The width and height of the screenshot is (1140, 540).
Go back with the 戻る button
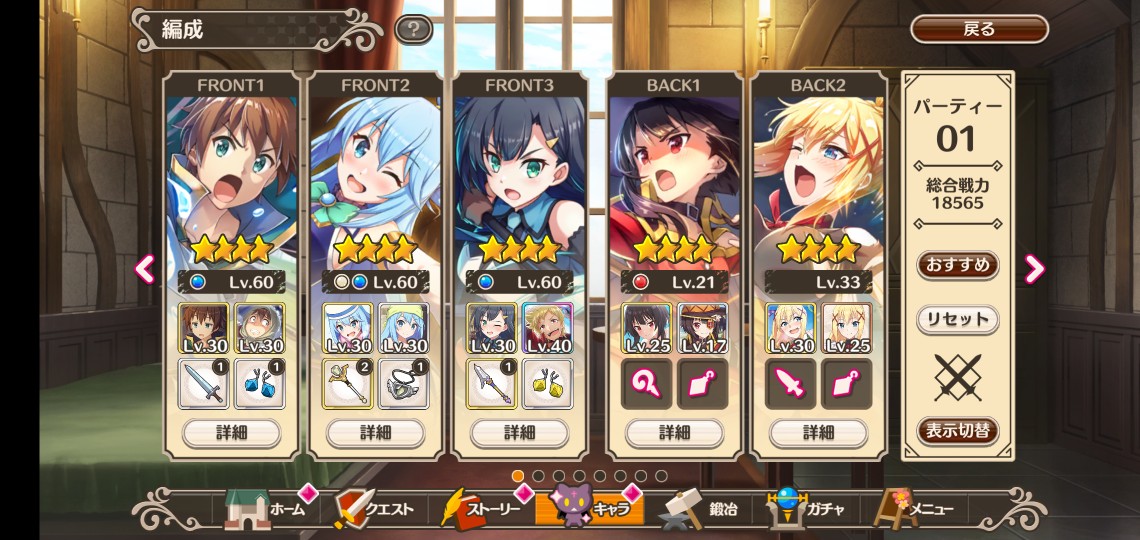(x=978, y=29)
